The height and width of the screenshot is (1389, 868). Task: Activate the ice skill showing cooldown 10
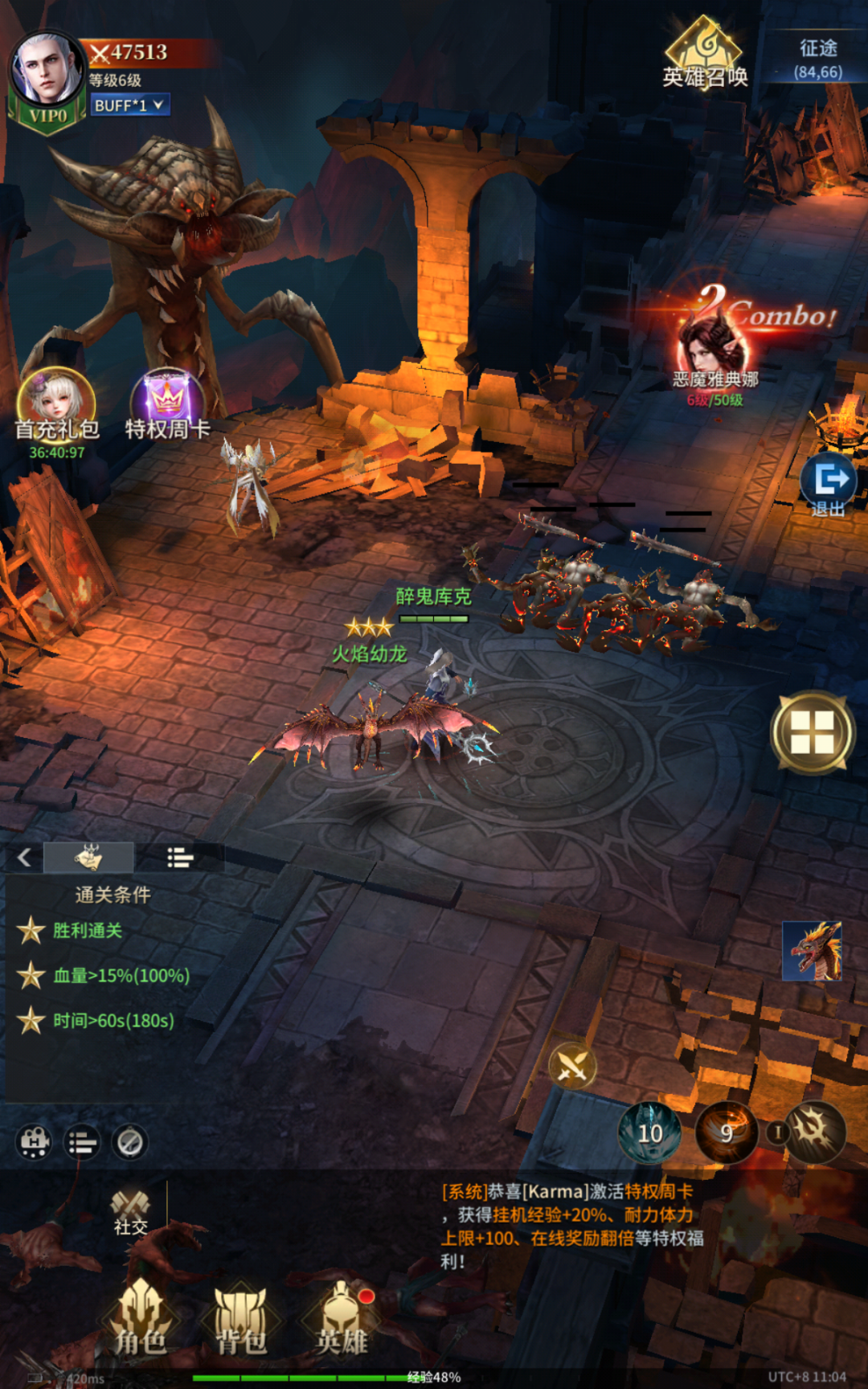tap(649, 1133)
